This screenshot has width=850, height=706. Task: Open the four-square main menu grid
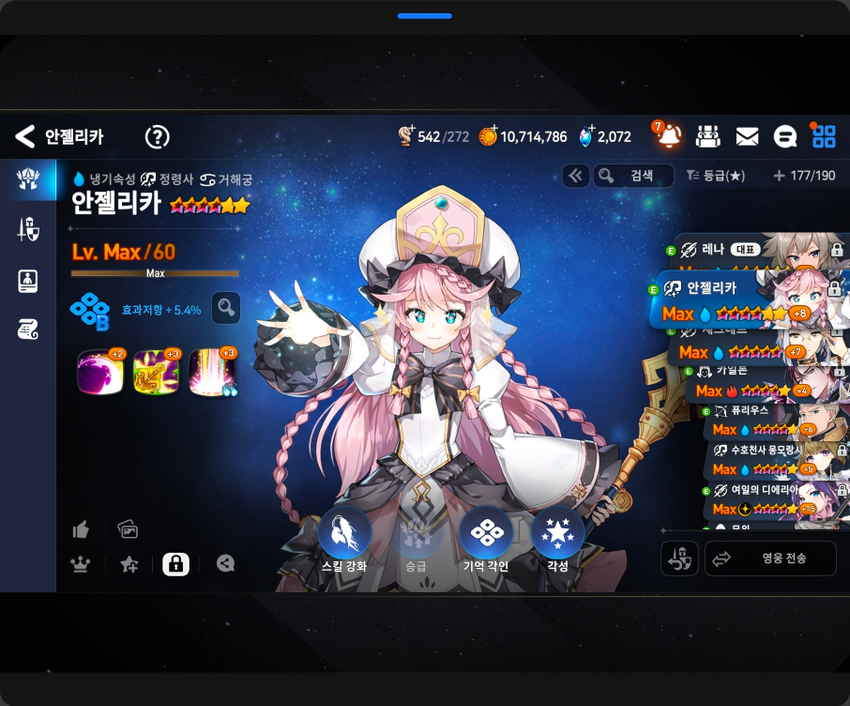824,137
